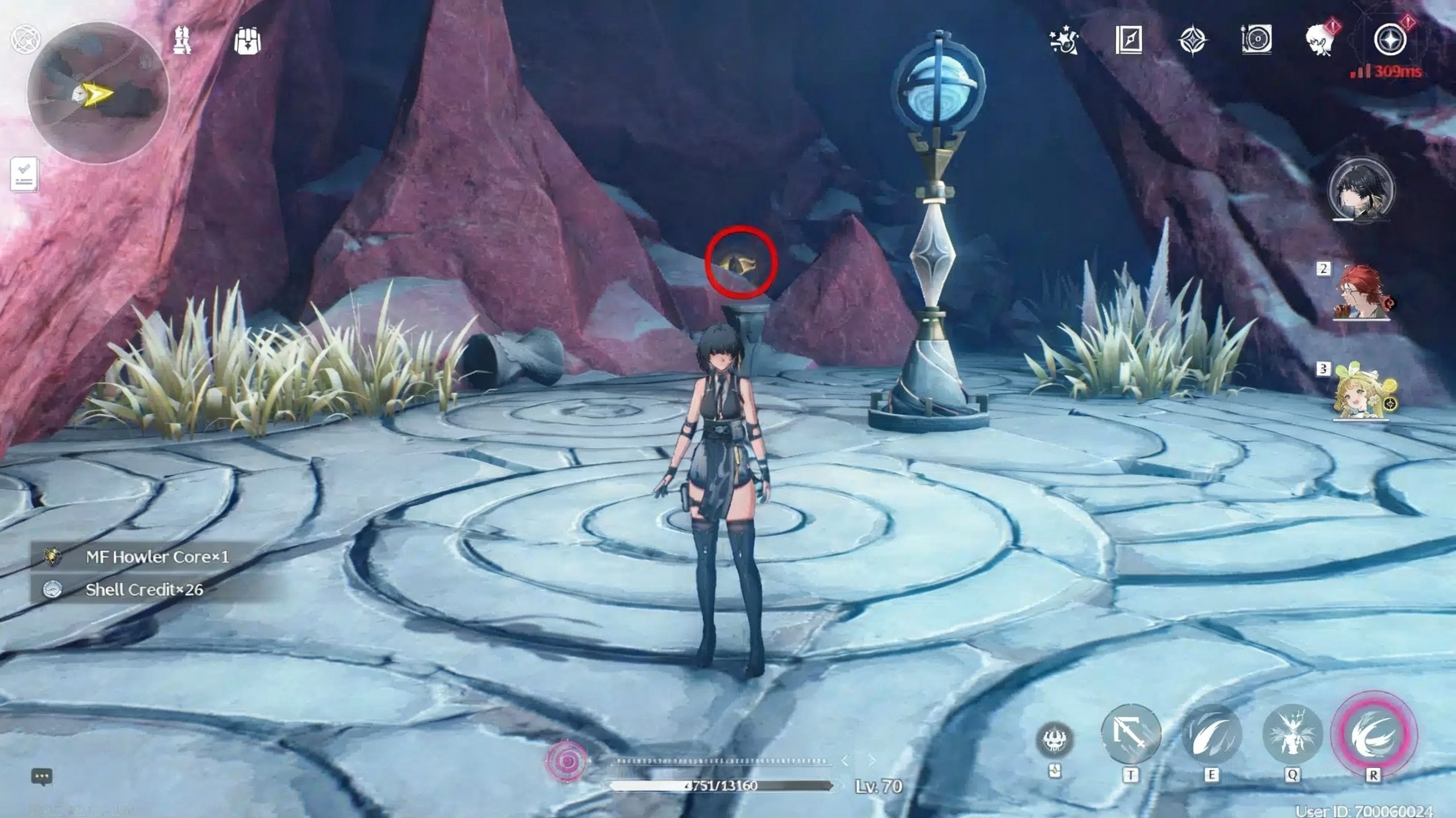
Task: Open the Convene four-point star icon
Action: [x=1192, y=41]
